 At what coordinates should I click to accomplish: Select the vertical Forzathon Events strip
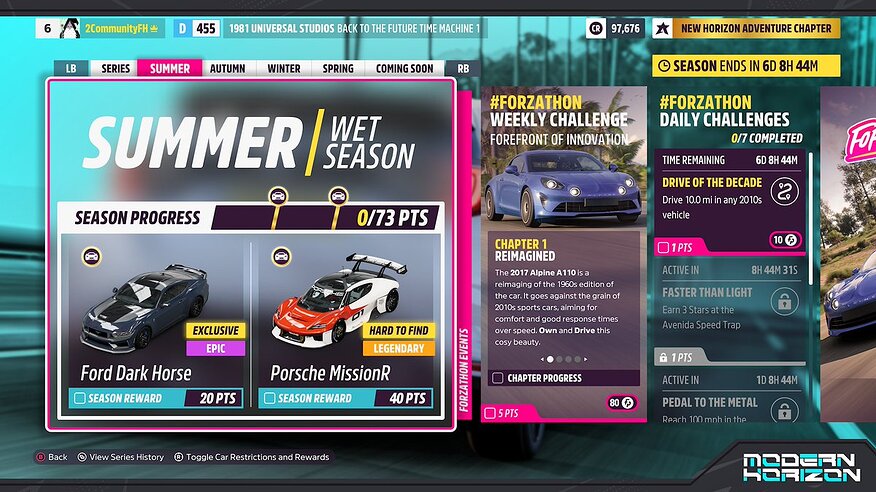click(464, 370)
